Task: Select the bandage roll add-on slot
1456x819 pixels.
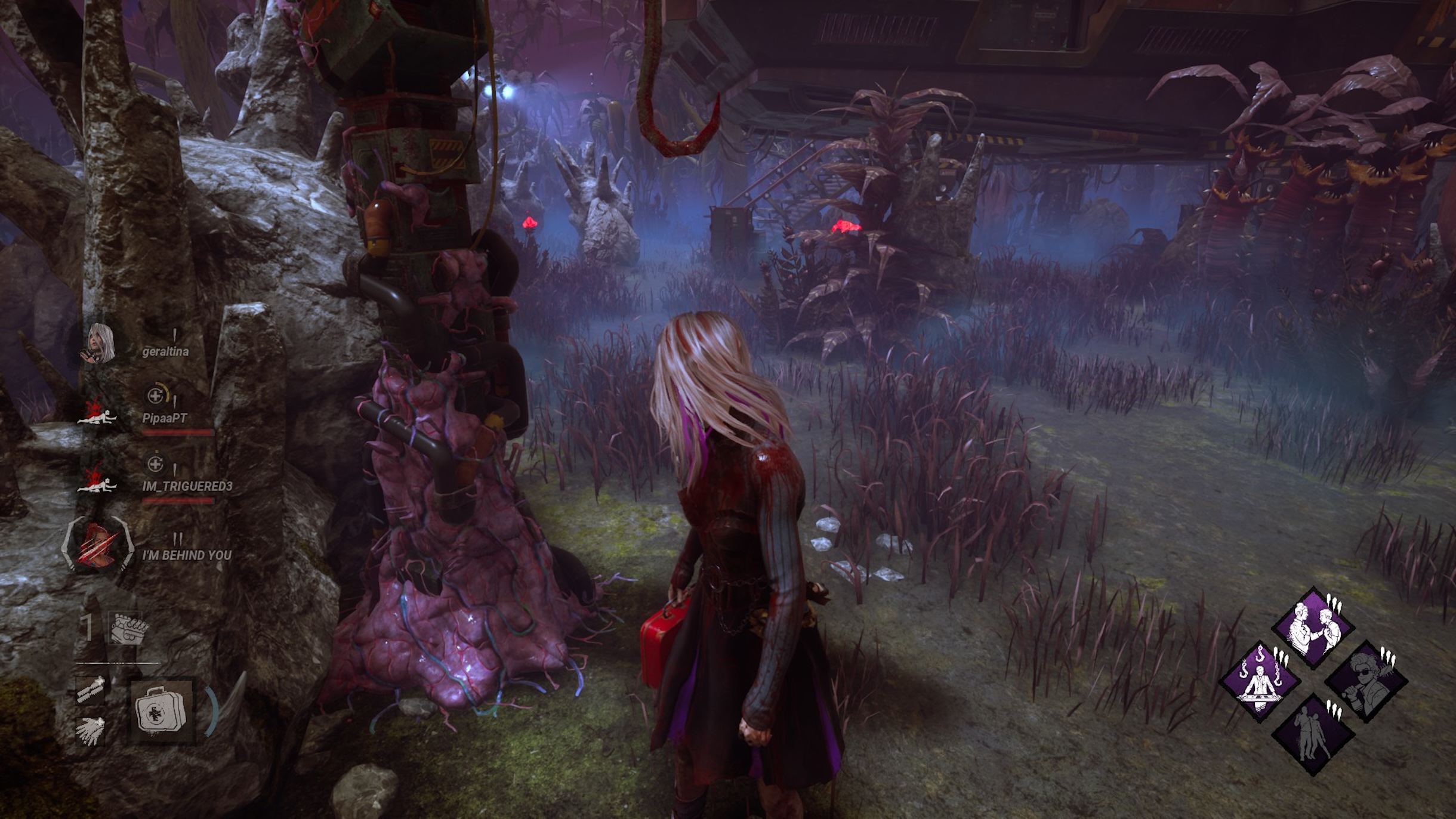Action: click(91, 690)
